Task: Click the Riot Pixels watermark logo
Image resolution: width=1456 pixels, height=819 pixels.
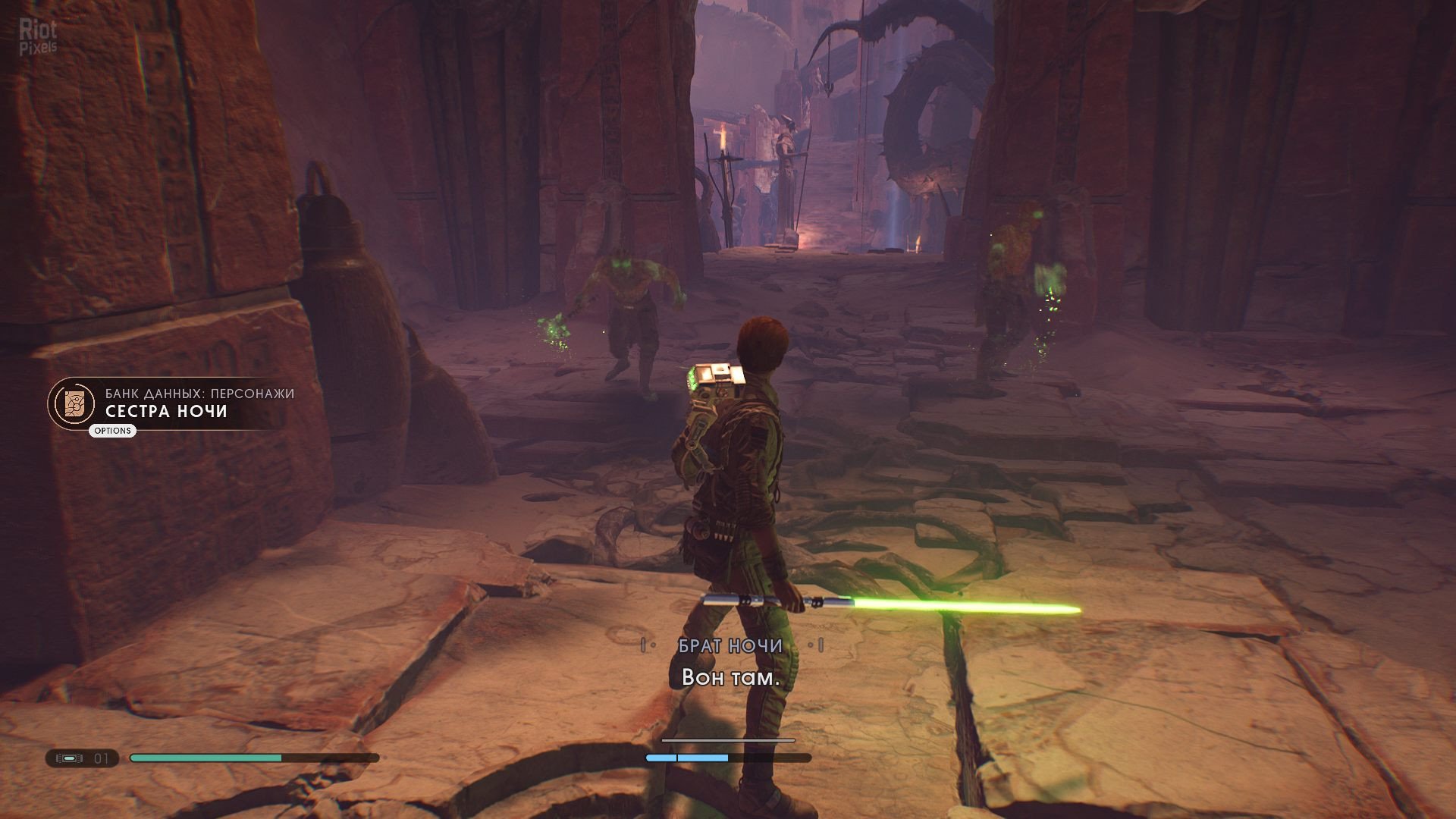Action: [x=38, y=37]
